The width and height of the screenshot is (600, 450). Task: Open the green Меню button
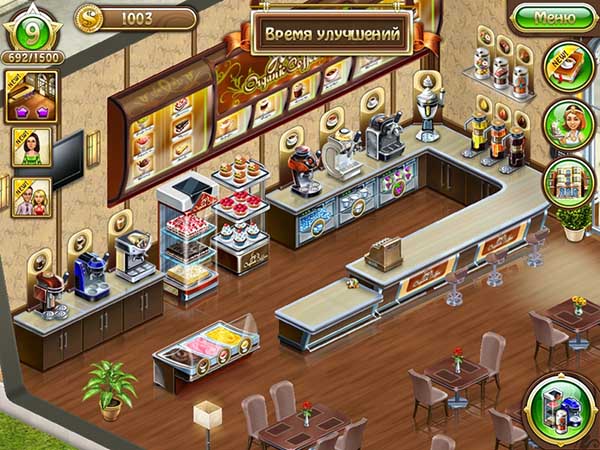tap(555, 17)
